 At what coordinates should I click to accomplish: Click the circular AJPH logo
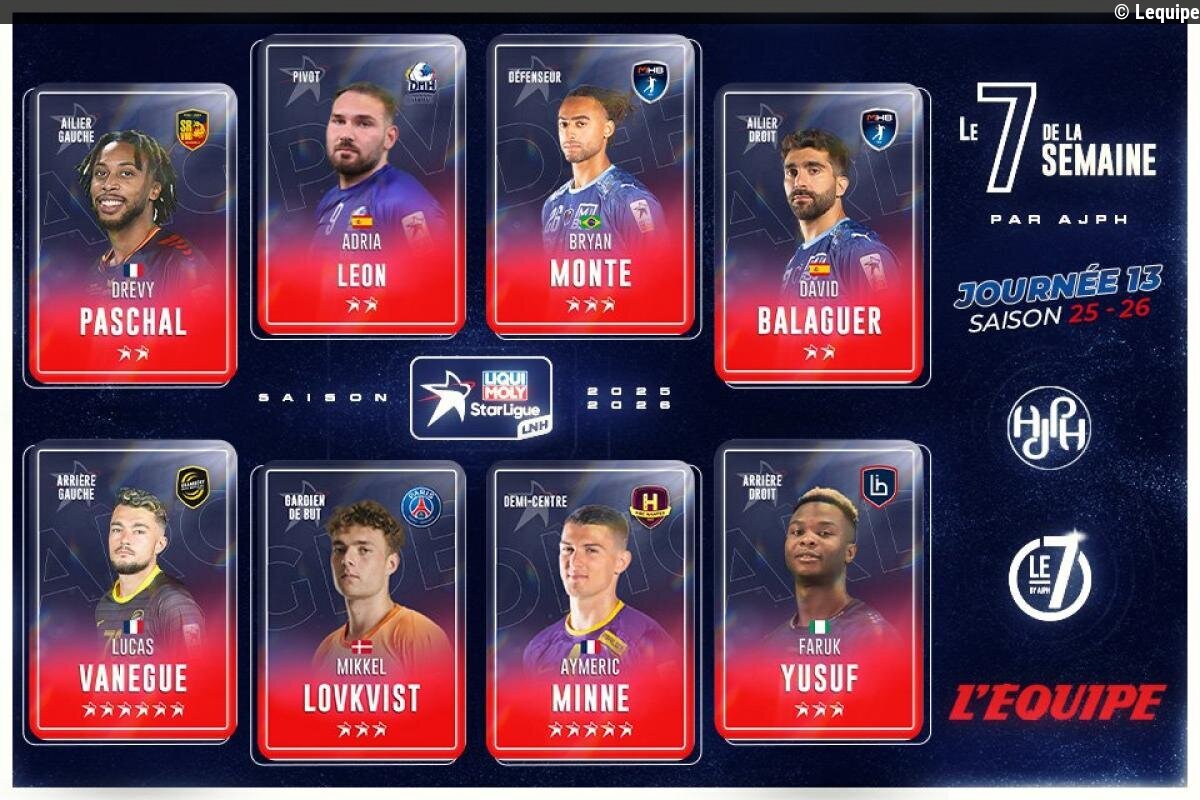point(1049,428)
